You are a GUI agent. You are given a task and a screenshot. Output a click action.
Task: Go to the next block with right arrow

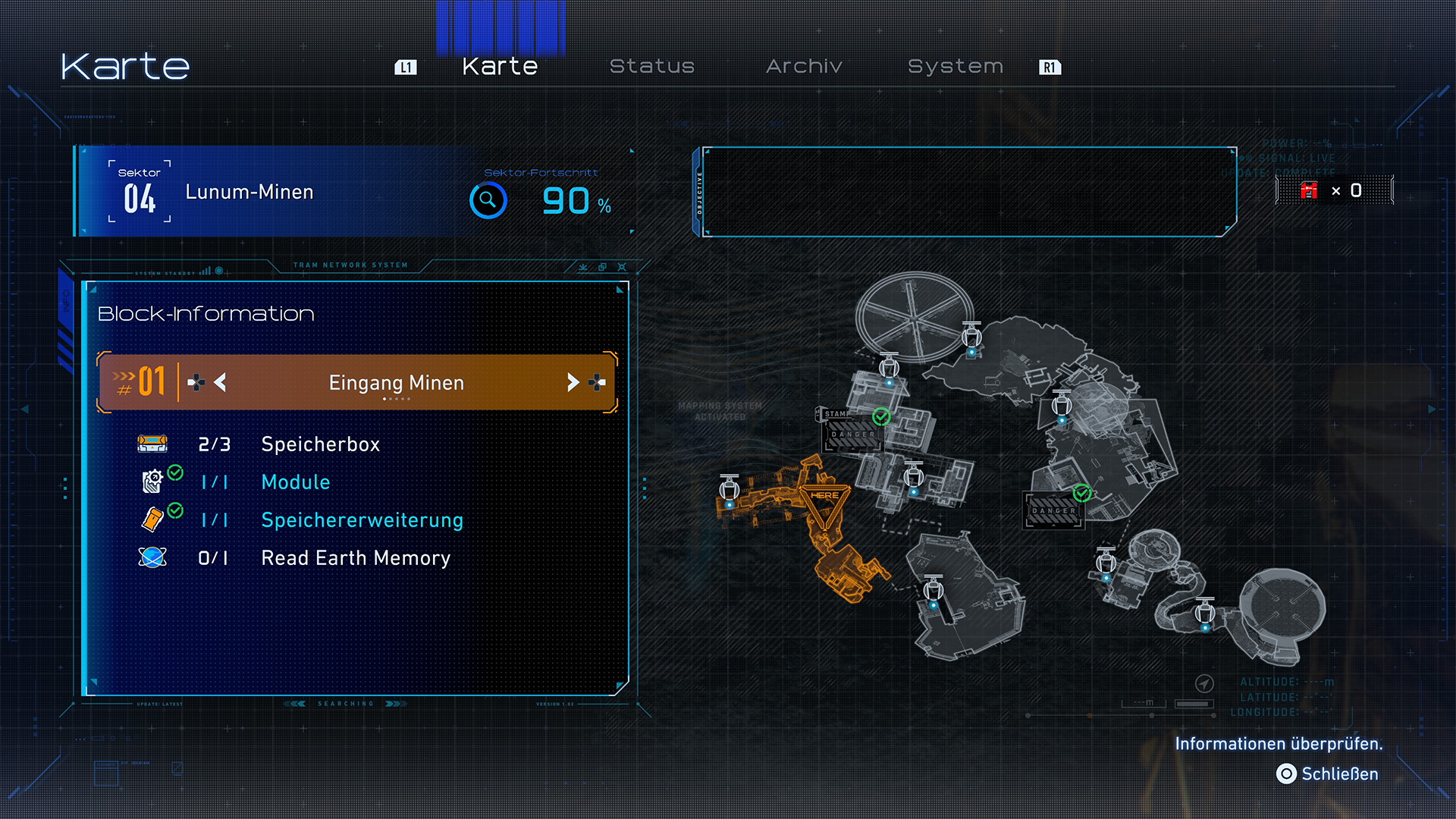point(573,383)
